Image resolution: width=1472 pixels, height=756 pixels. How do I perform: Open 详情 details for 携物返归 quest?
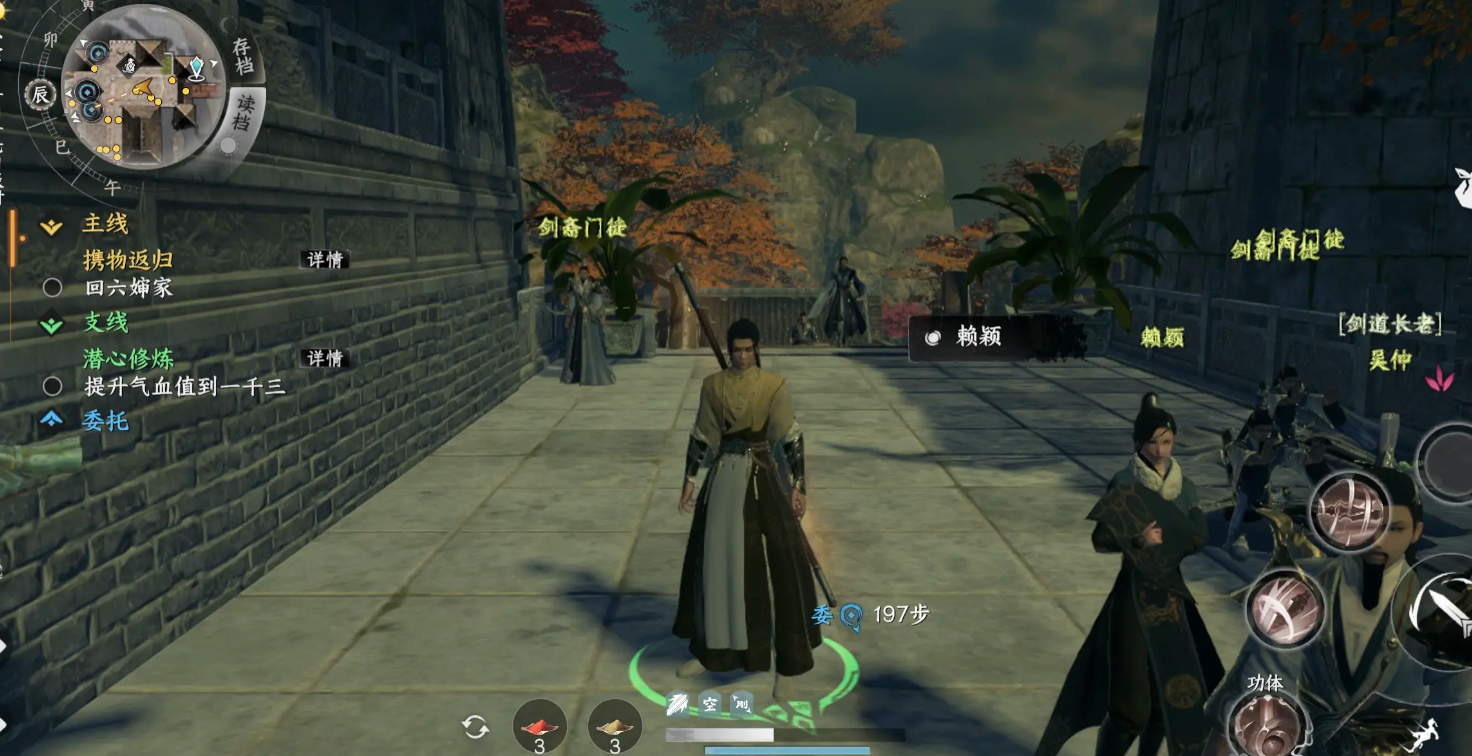pyautogui.click(x=325, y=260)
